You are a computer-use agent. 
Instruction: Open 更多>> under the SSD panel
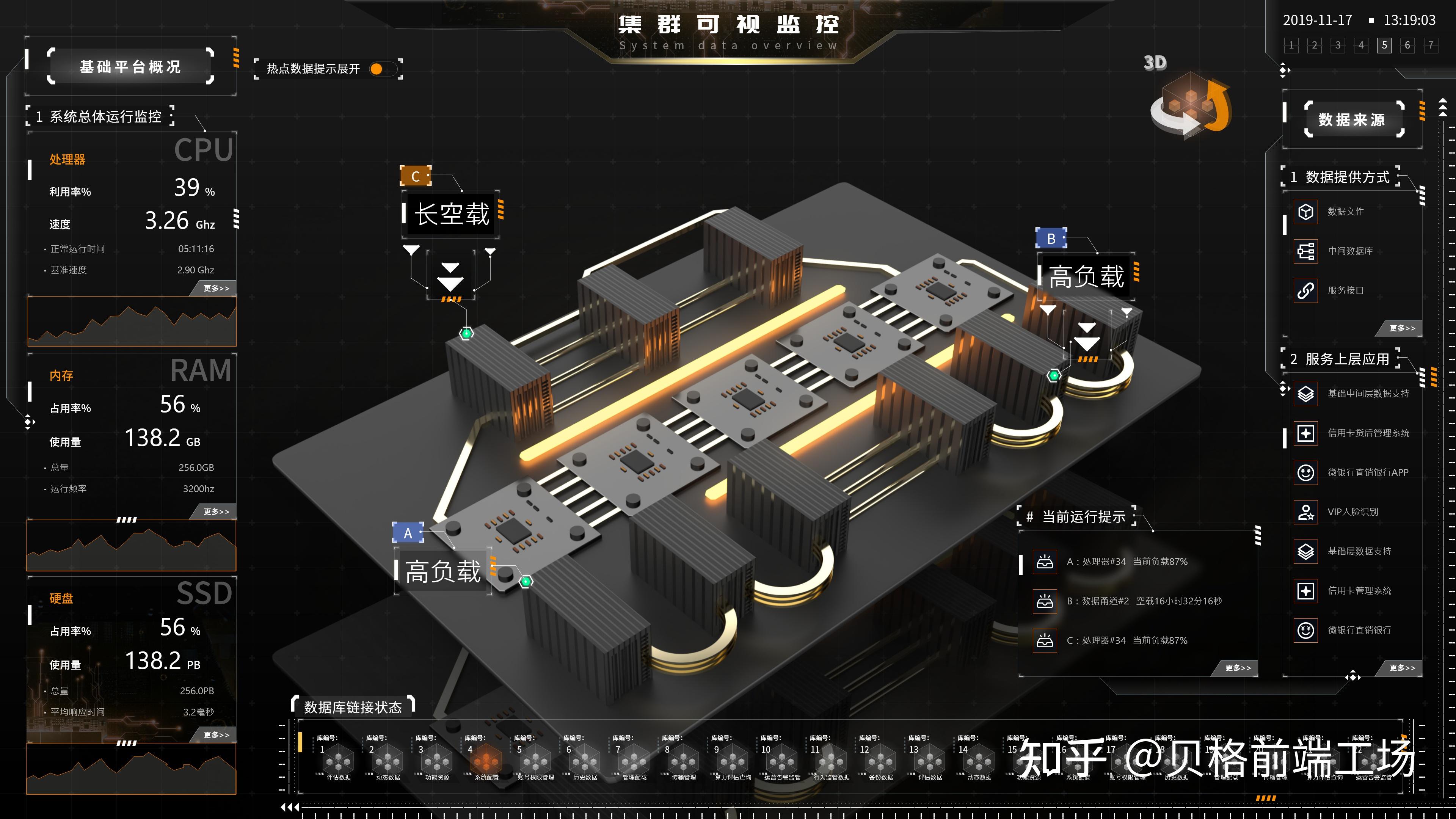coord(217,735)
